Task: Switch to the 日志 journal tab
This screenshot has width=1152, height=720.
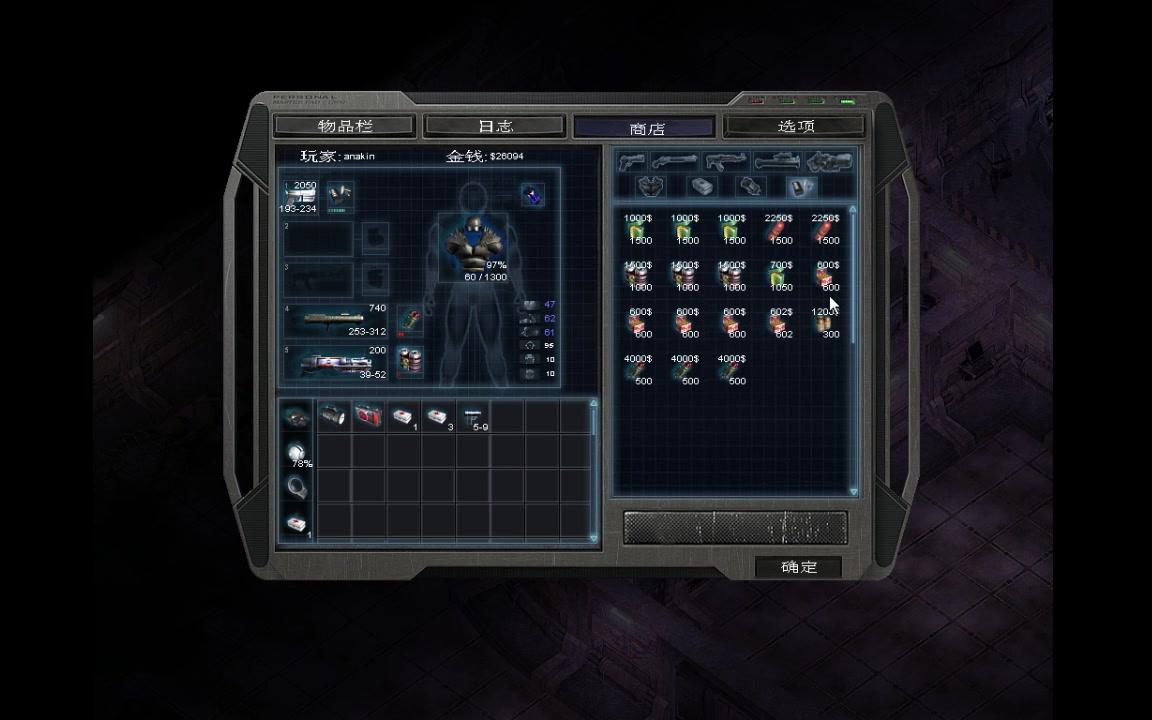Action: tap(495, 126)
